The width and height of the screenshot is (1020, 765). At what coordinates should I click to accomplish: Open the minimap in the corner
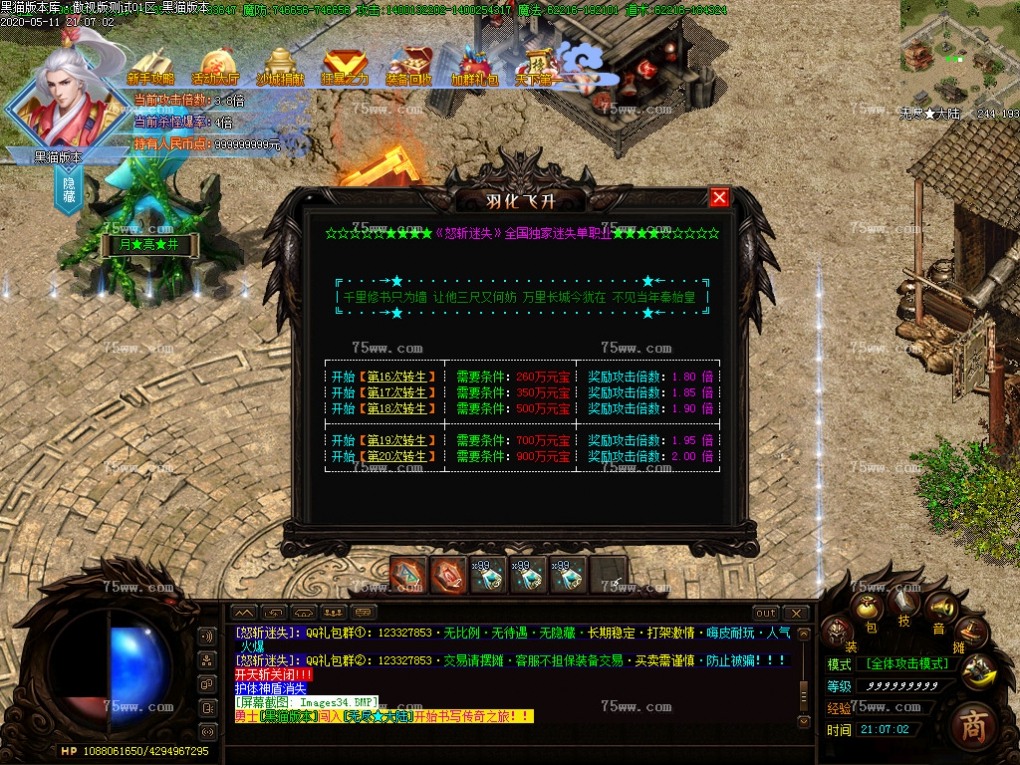pyautogui.click(x=958, y=52)
